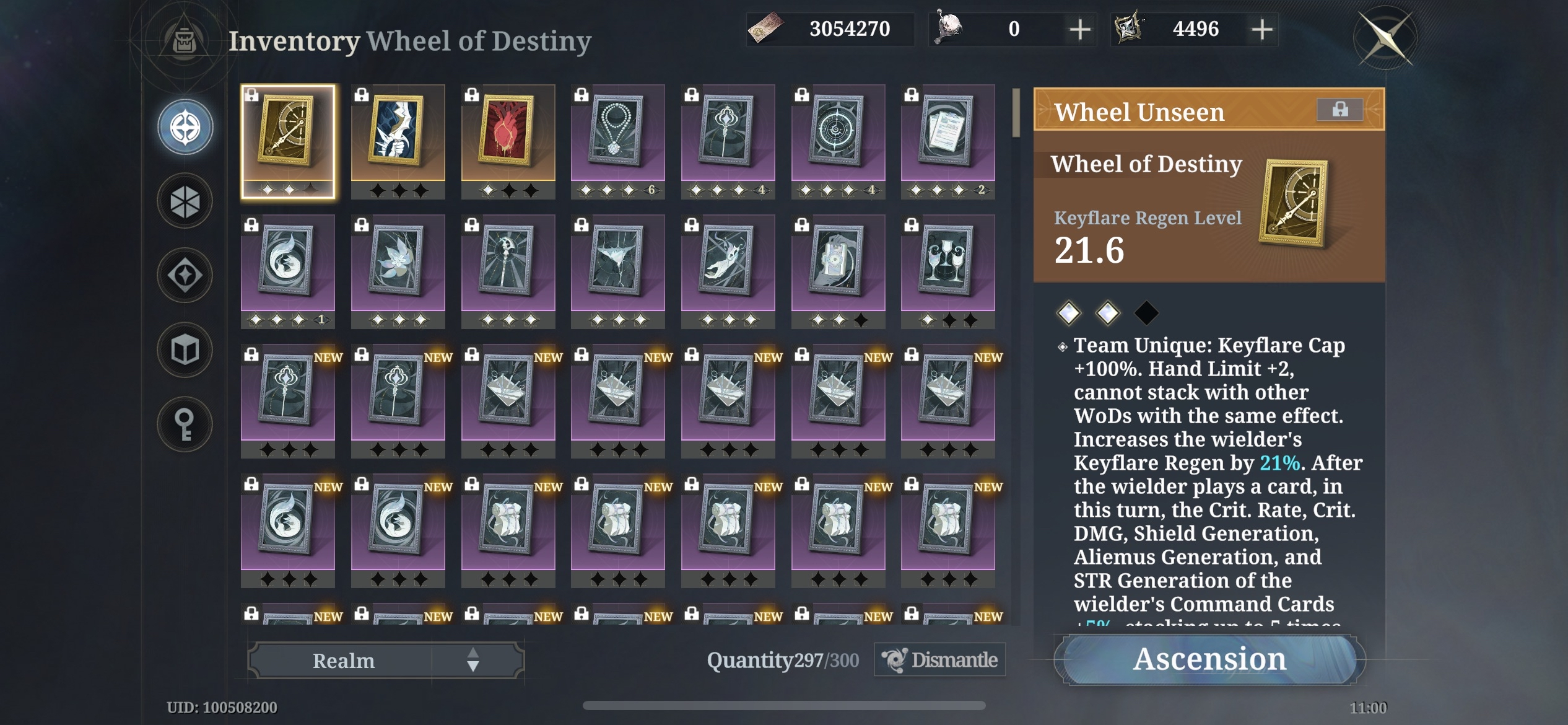Close the inventory with the crossed-swords button
Image resolution: width=1568 pixels, height=725 pixels.
tap(1385, 37)
